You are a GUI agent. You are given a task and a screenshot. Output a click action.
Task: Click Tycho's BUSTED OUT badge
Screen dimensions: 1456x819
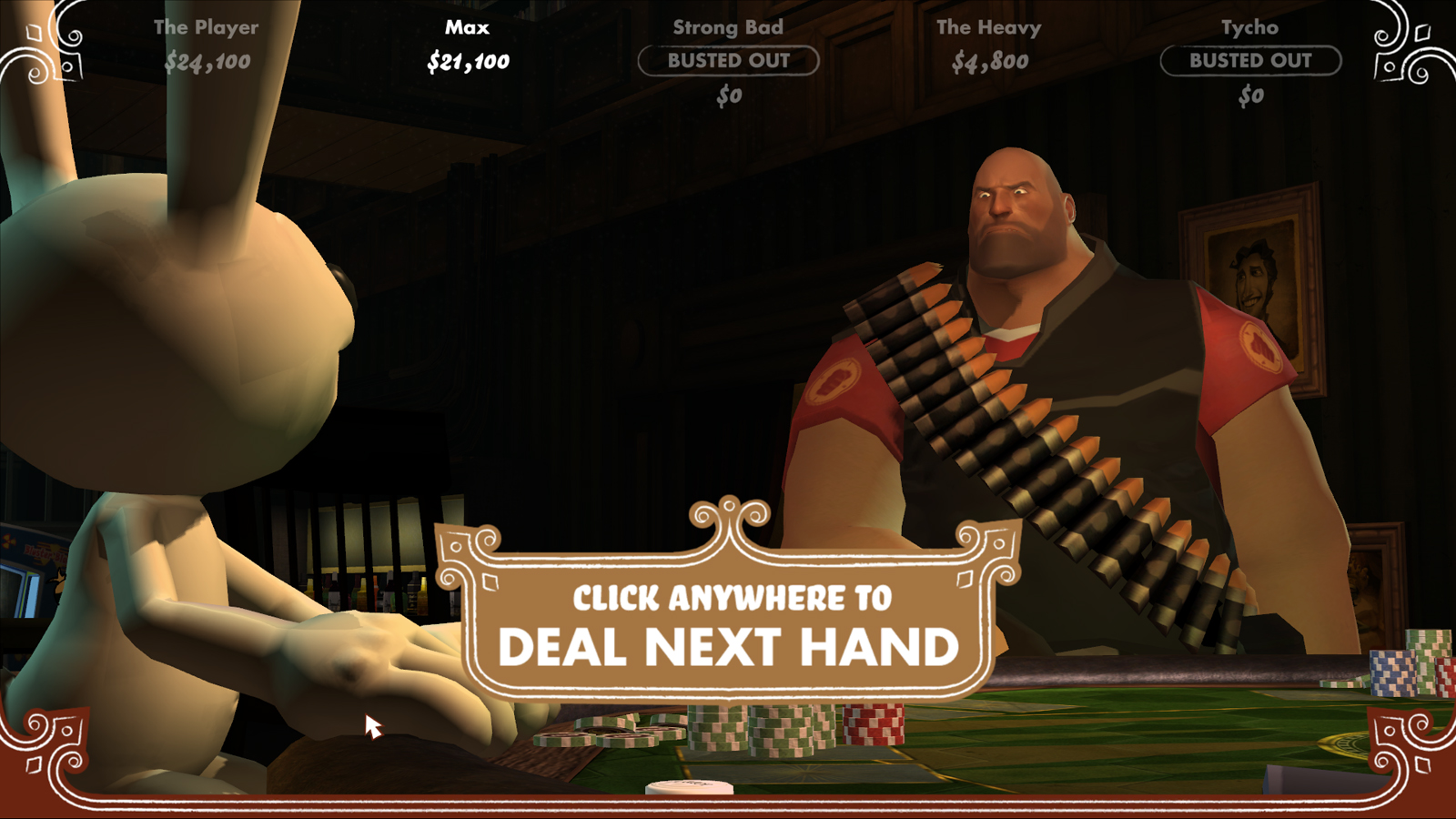1251,61
